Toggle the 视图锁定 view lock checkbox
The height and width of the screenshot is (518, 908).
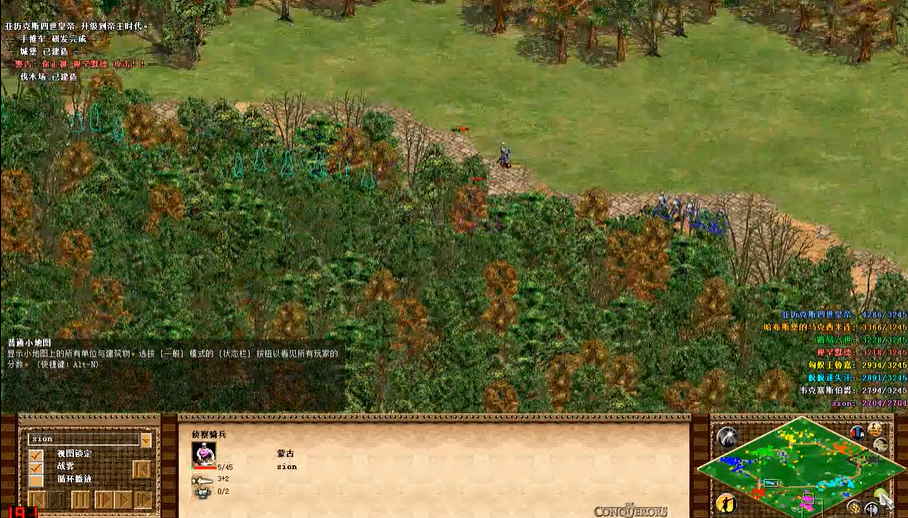(36, 454)
